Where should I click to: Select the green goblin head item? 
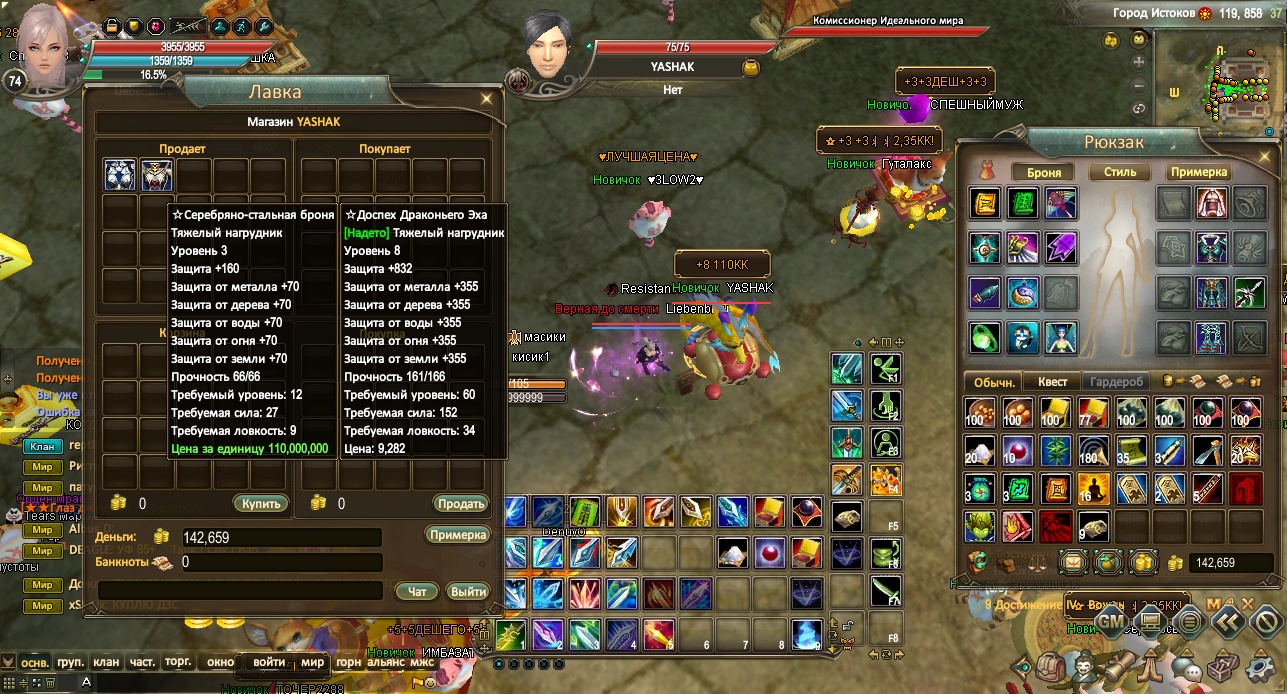pyautogui.click(x=980, y=525)
